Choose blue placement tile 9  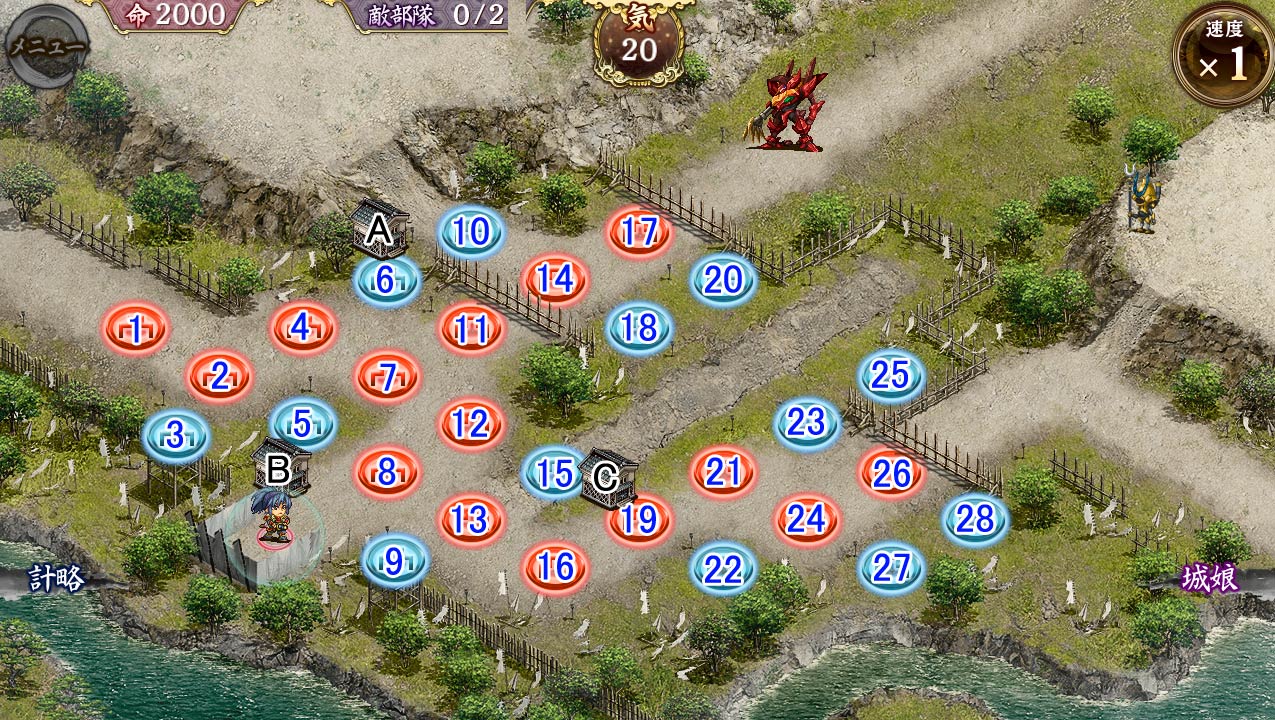394,562
